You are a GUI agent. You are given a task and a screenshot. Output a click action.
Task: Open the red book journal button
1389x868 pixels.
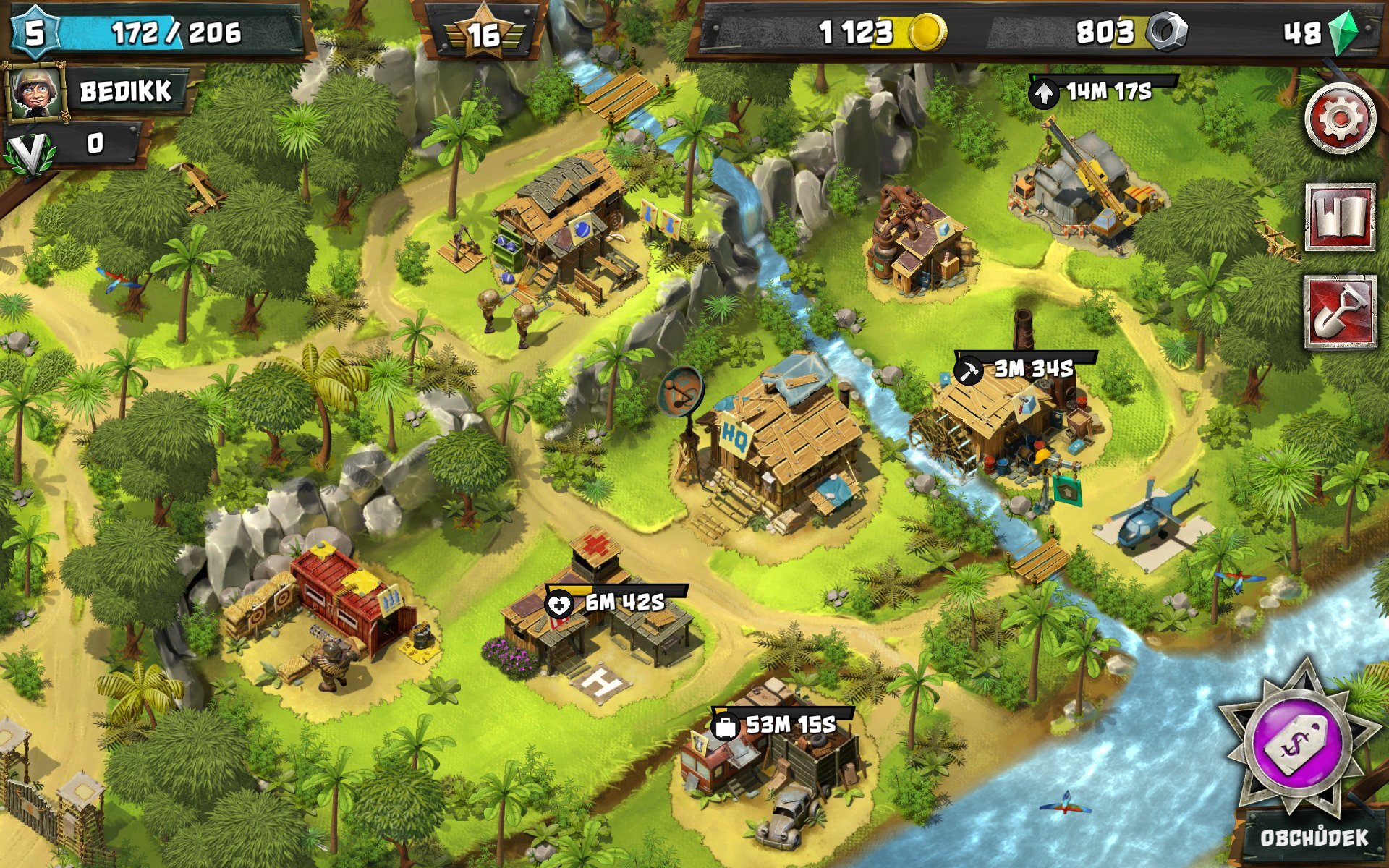click(1340, 217)
